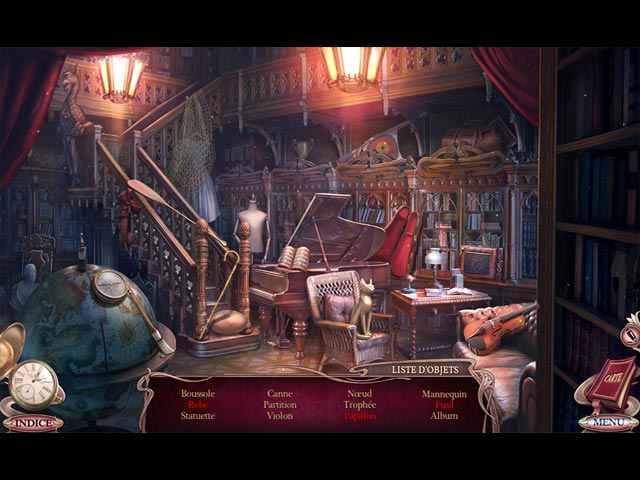Select 'Canne' in the object list
The image size is (640, 480).
280,394
